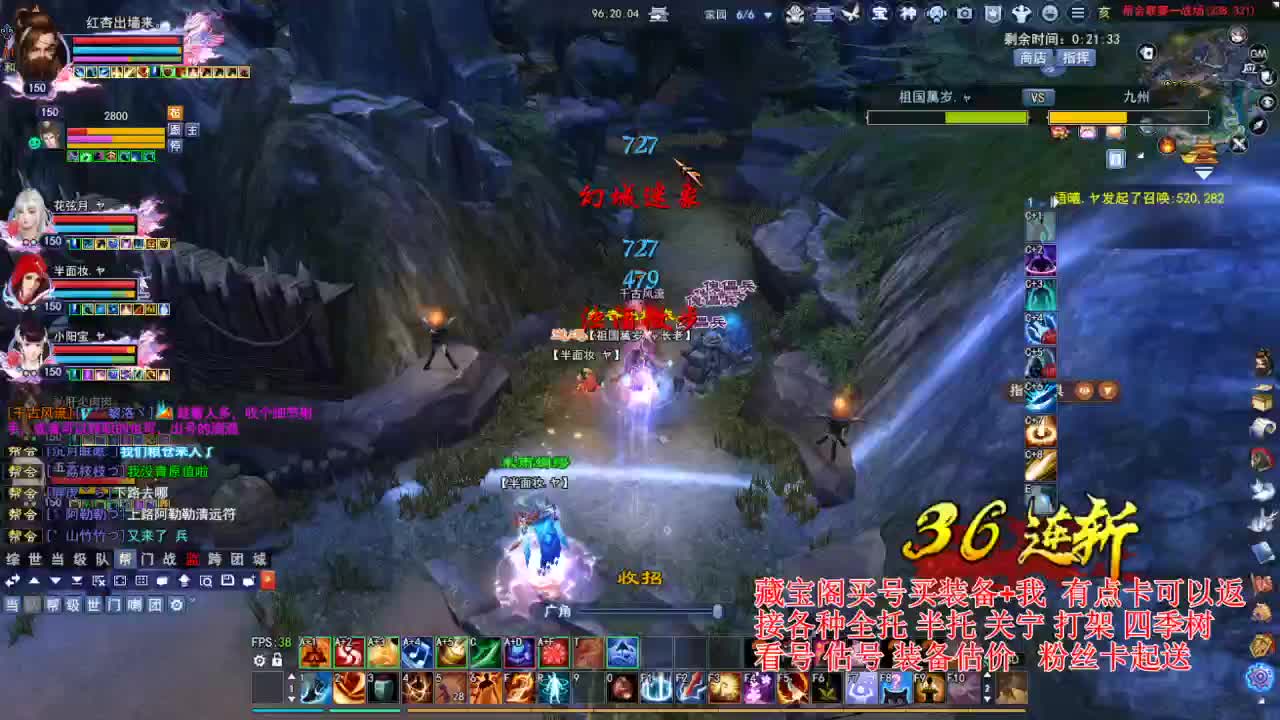
Task: Click the camera page up arrow beside skill slots
Action: click(x=292, y=676)
